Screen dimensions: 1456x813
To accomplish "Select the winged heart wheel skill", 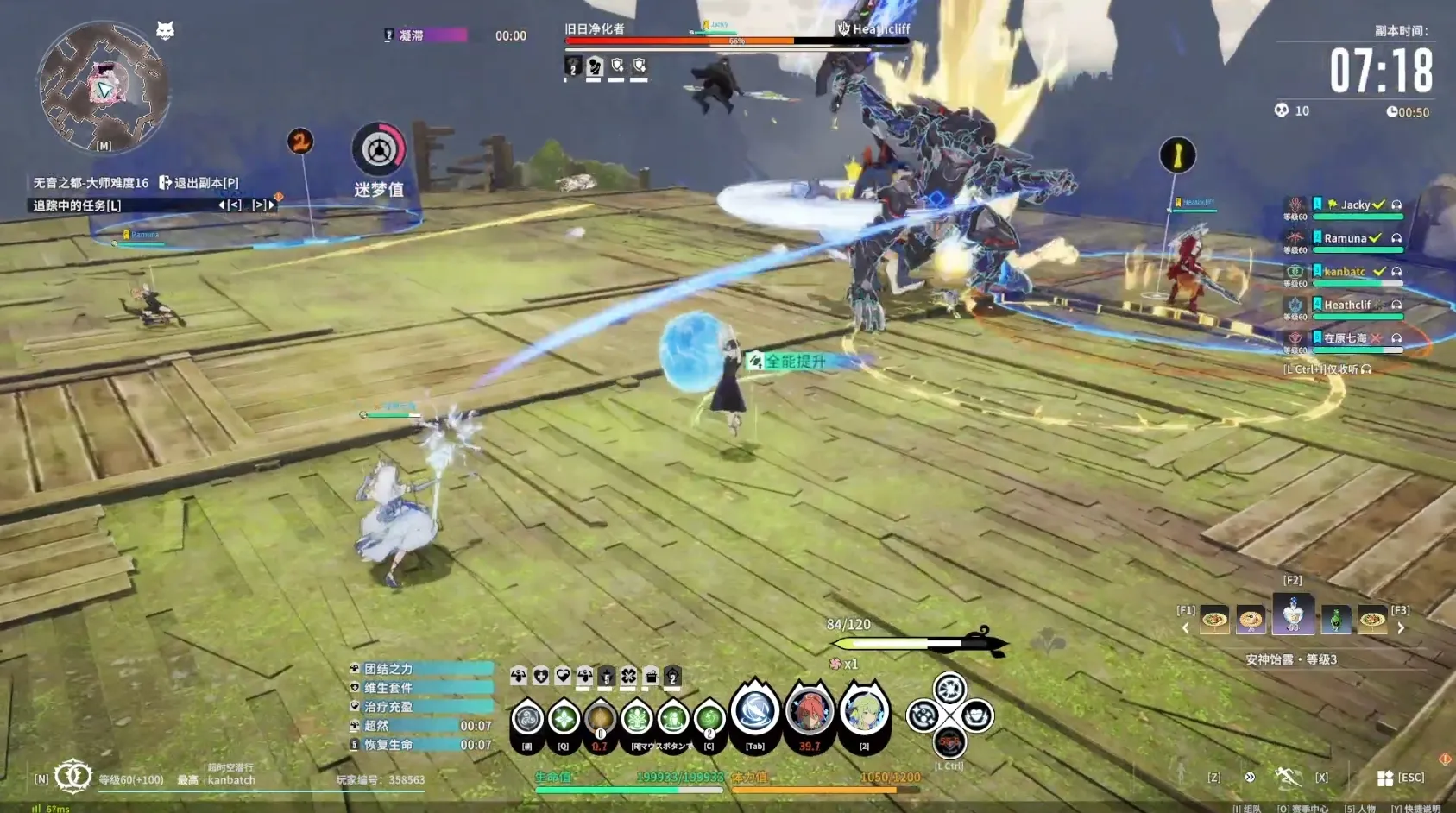I will pyautogui.click(x=976, y=715).
